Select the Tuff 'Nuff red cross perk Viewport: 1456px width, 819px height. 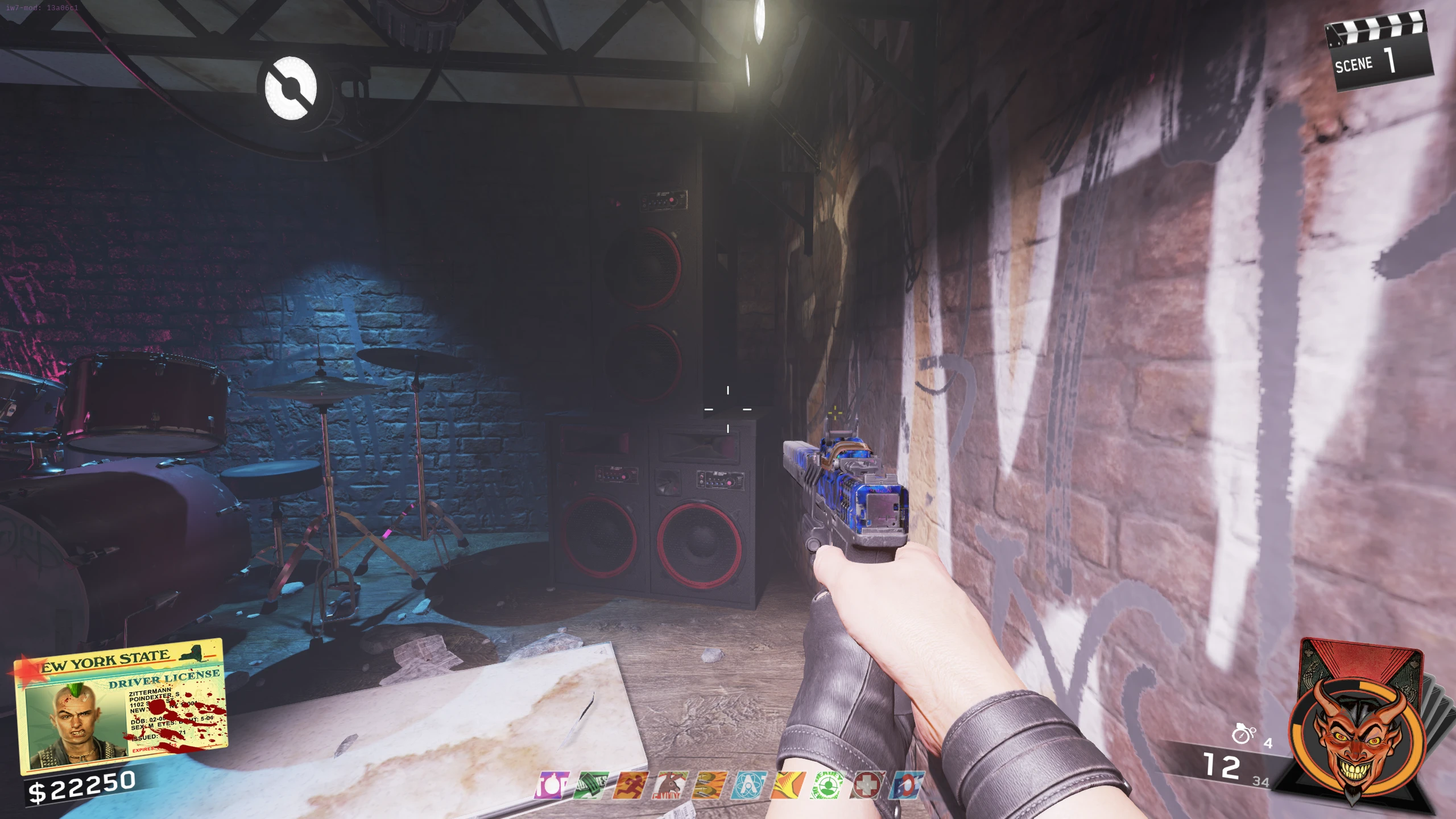867,786
